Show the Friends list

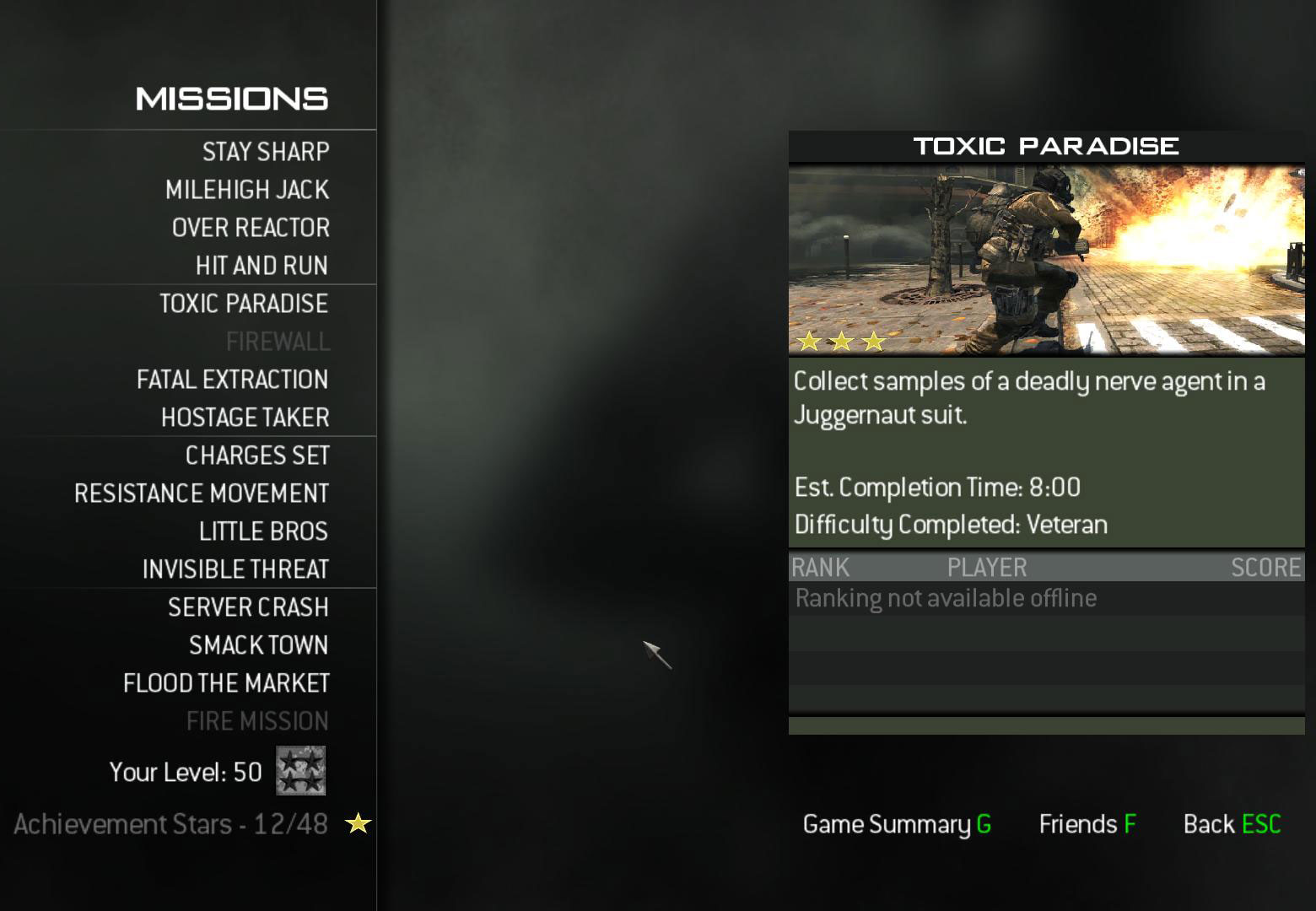click(x=1087, y=824)
